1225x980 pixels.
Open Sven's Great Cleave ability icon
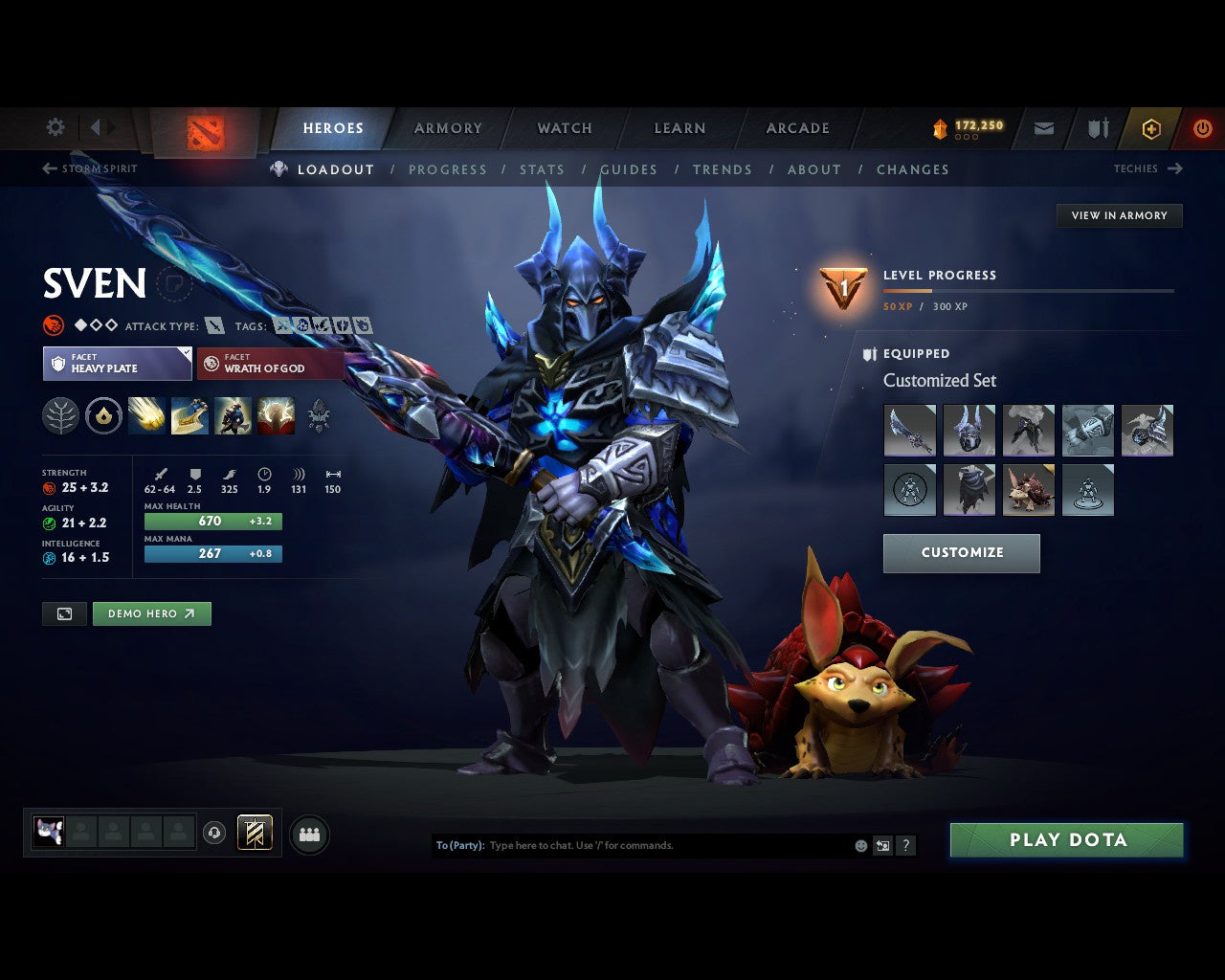[x=189, y=415]
